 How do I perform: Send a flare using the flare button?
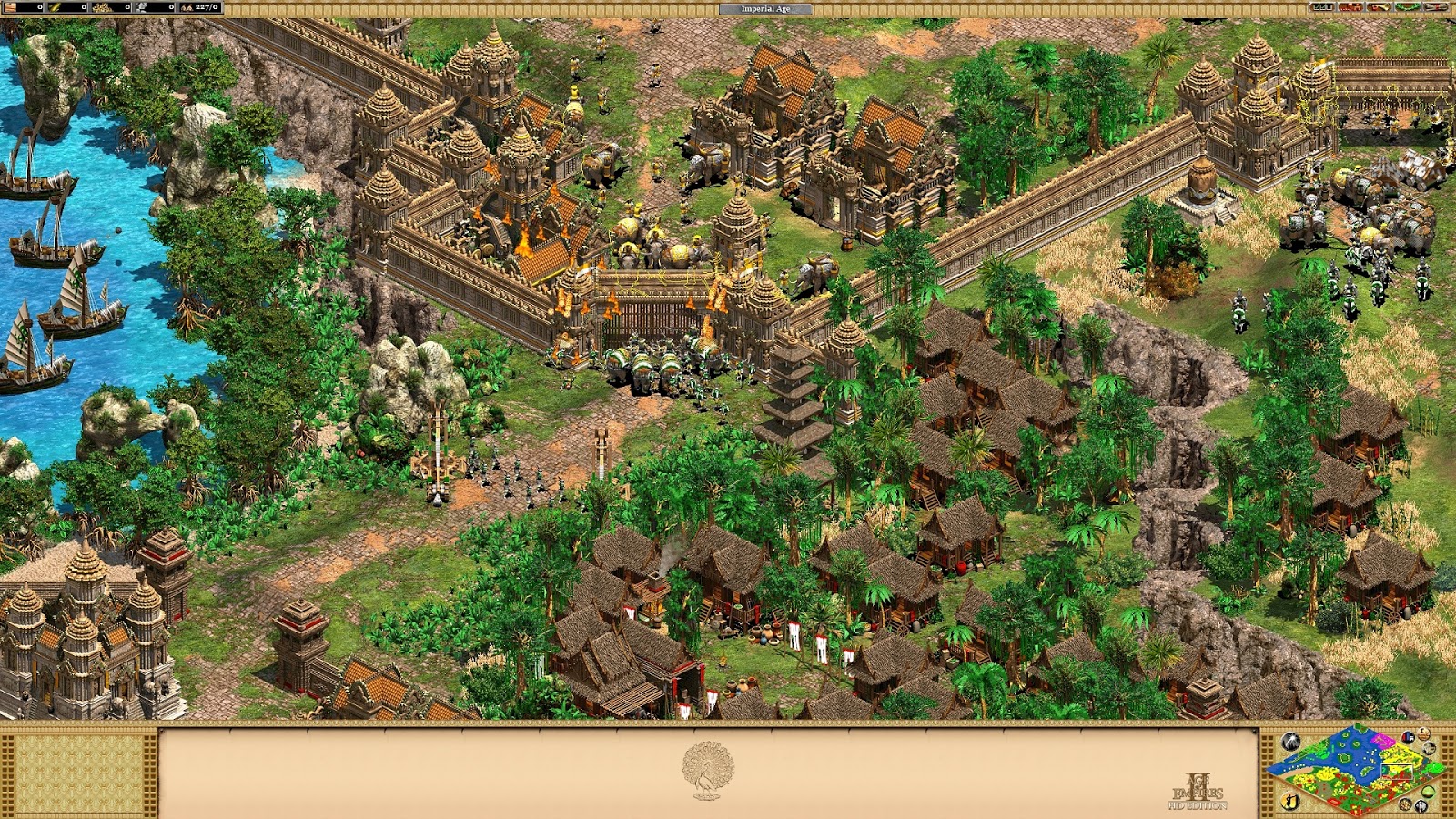pyautogui.click(x=1290, y=741)
